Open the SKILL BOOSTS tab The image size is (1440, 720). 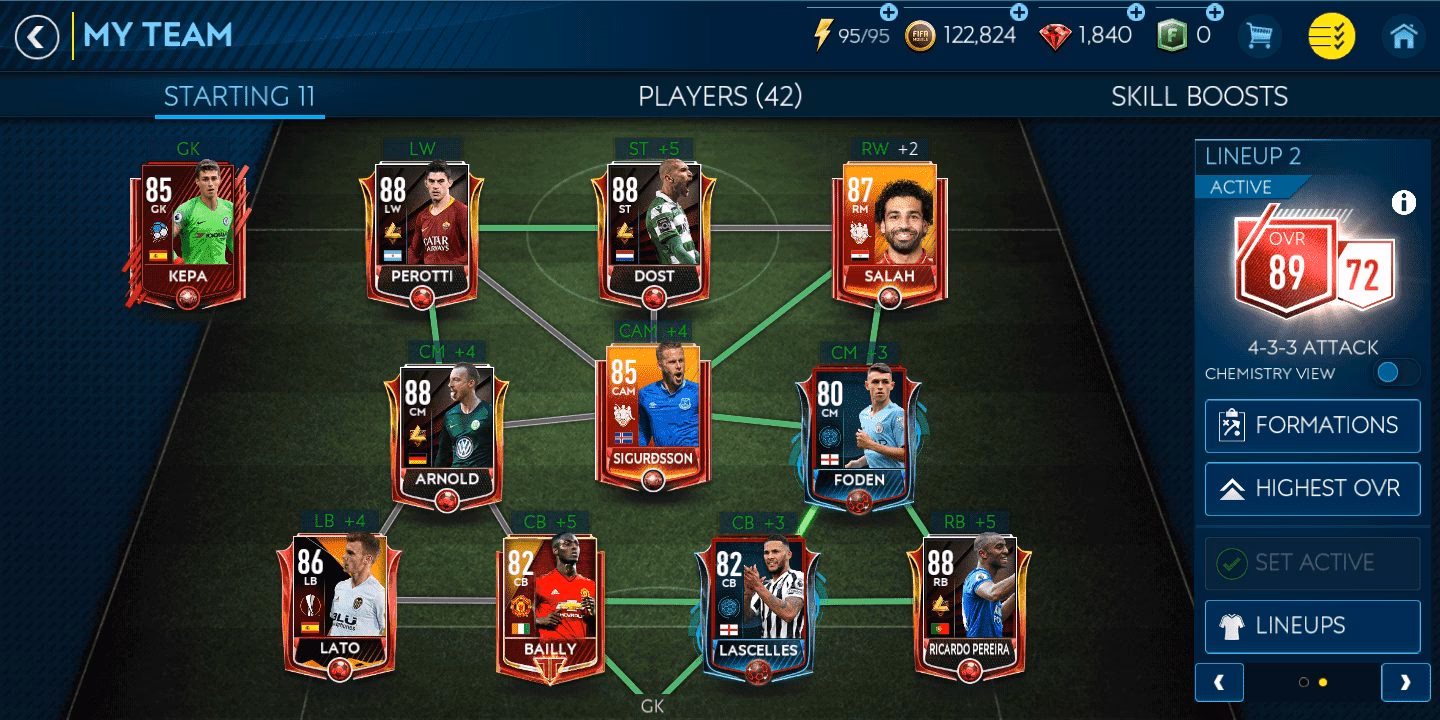click(x=1199, y=97)
